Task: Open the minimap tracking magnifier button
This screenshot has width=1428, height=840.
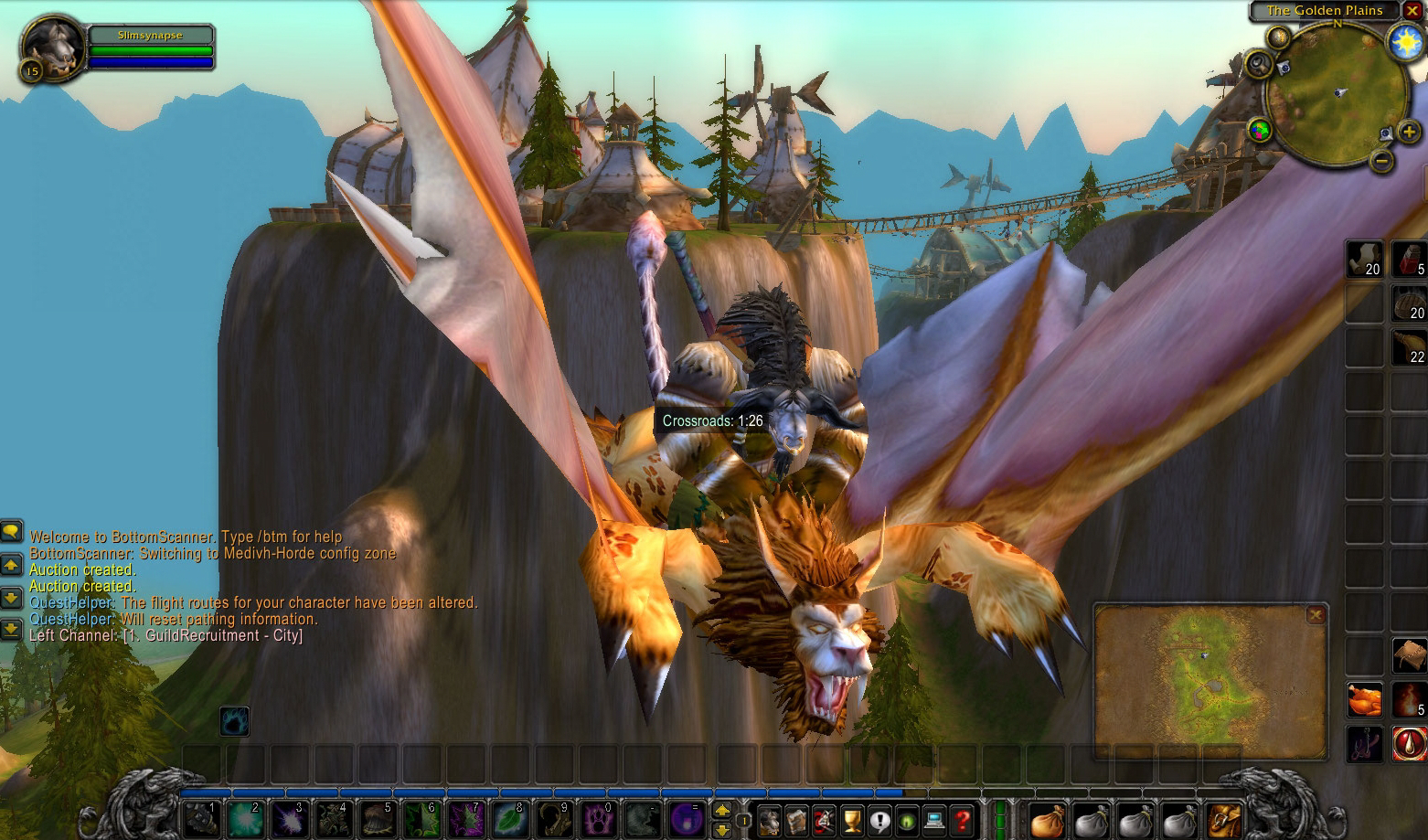Action: click(x=1260, y=63)
